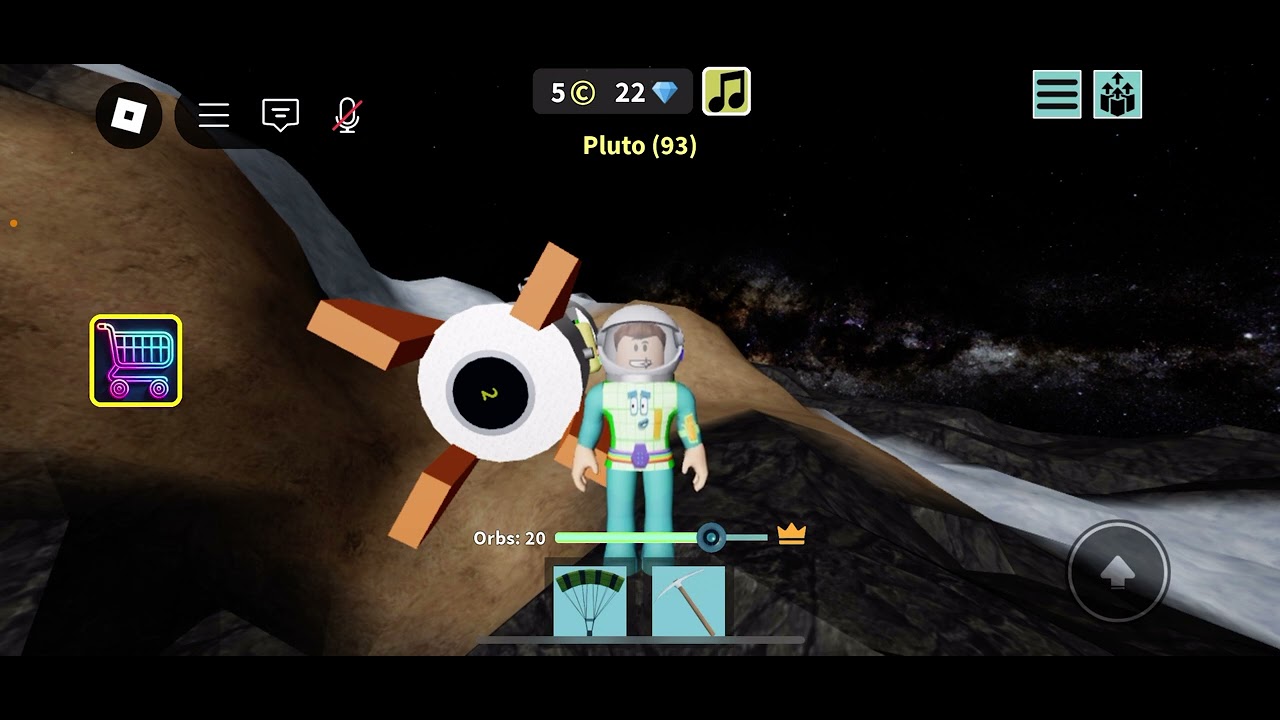Open the neon shopping cart shop

136,361
